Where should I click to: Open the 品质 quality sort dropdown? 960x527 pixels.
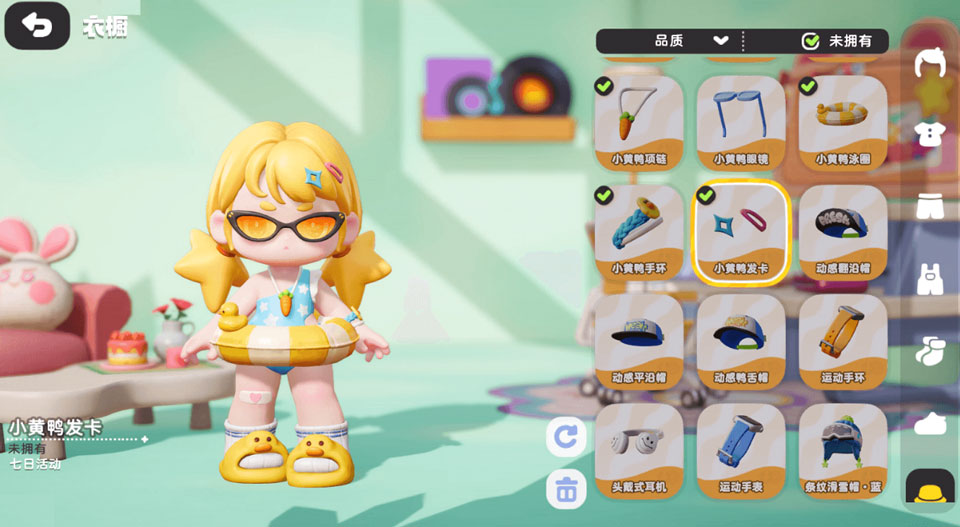pos(692,41)
